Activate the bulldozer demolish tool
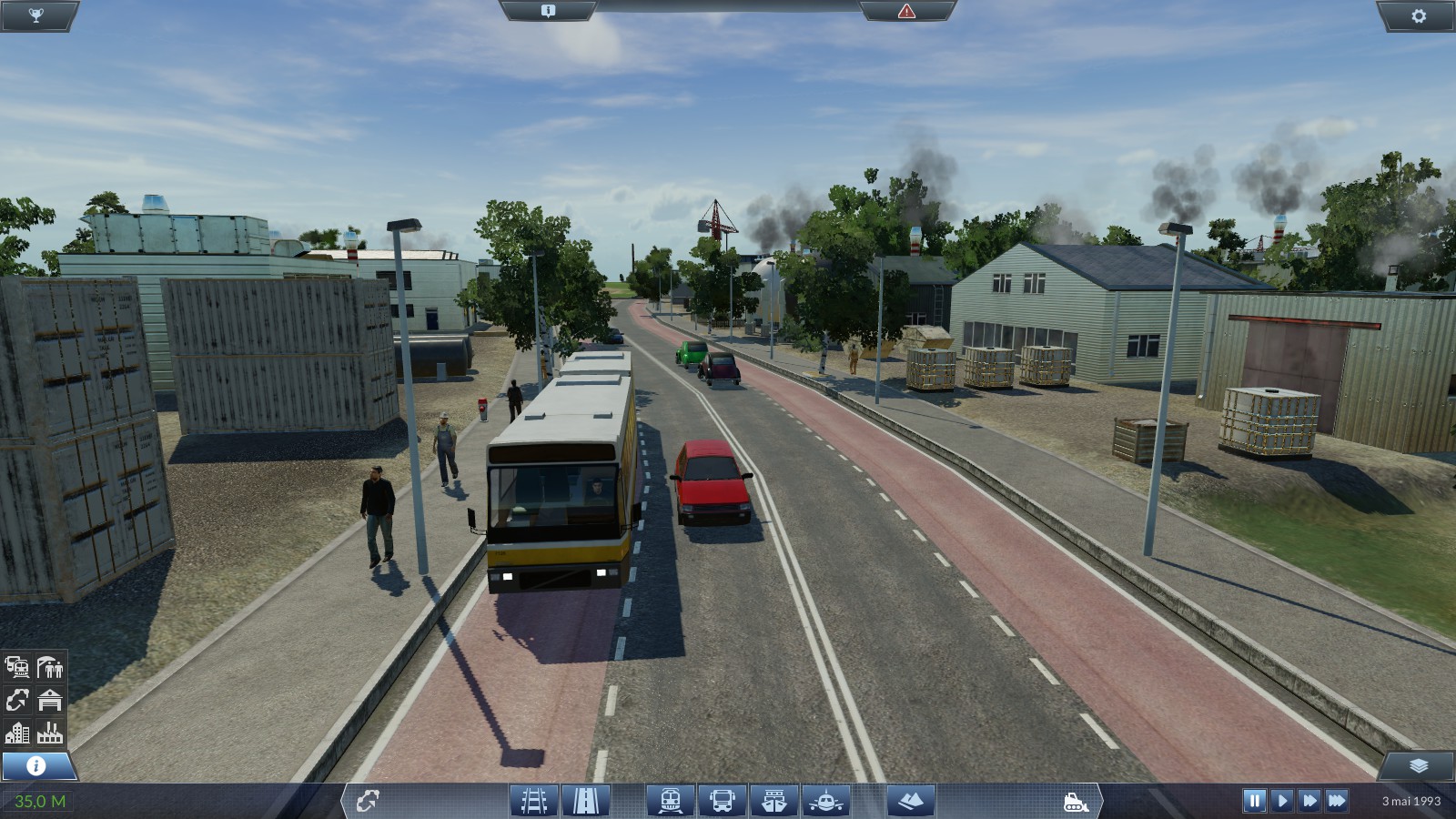 point(1076,802)
